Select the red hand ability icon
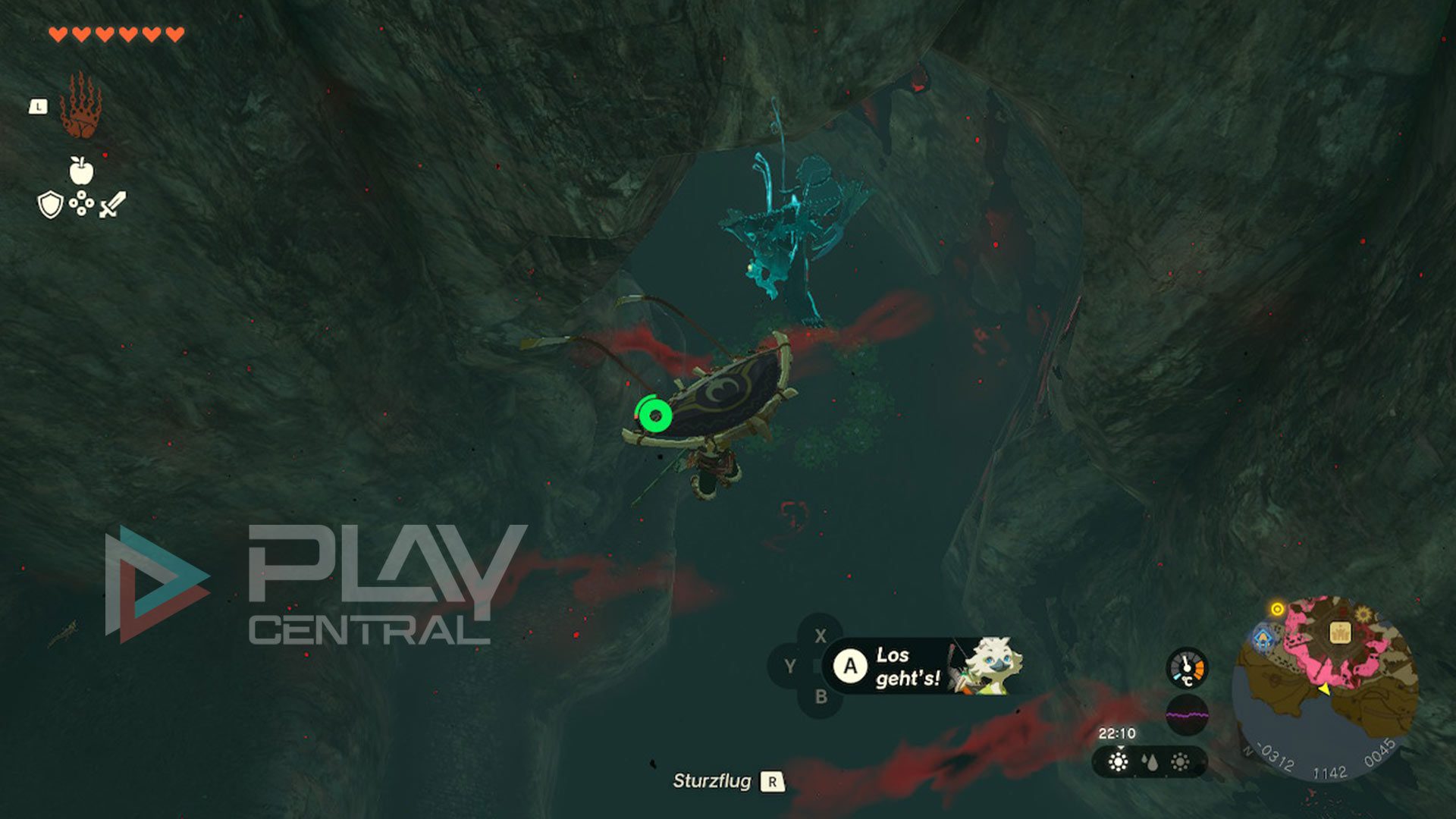1456x819 pixels. [x=80, y=105]
